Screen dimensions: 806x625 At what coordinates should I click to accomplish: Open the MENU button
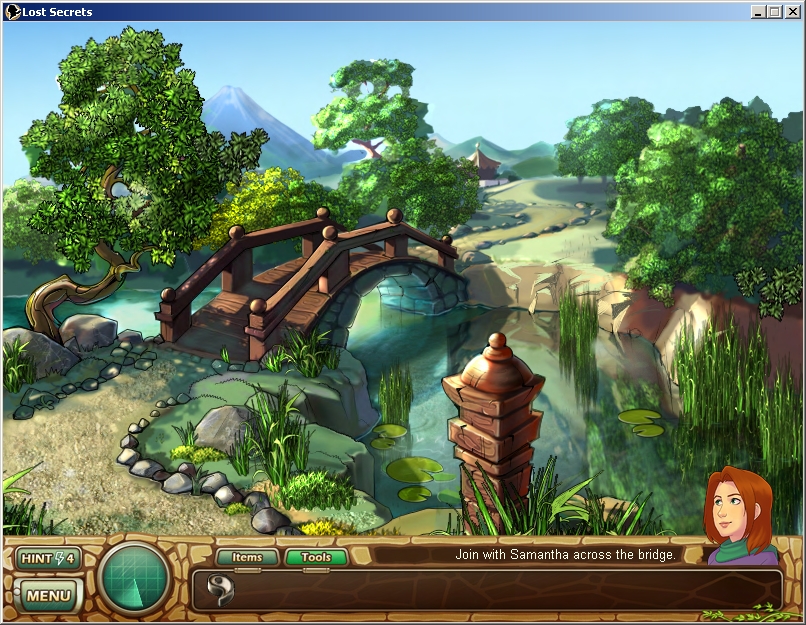pos(47,596)
